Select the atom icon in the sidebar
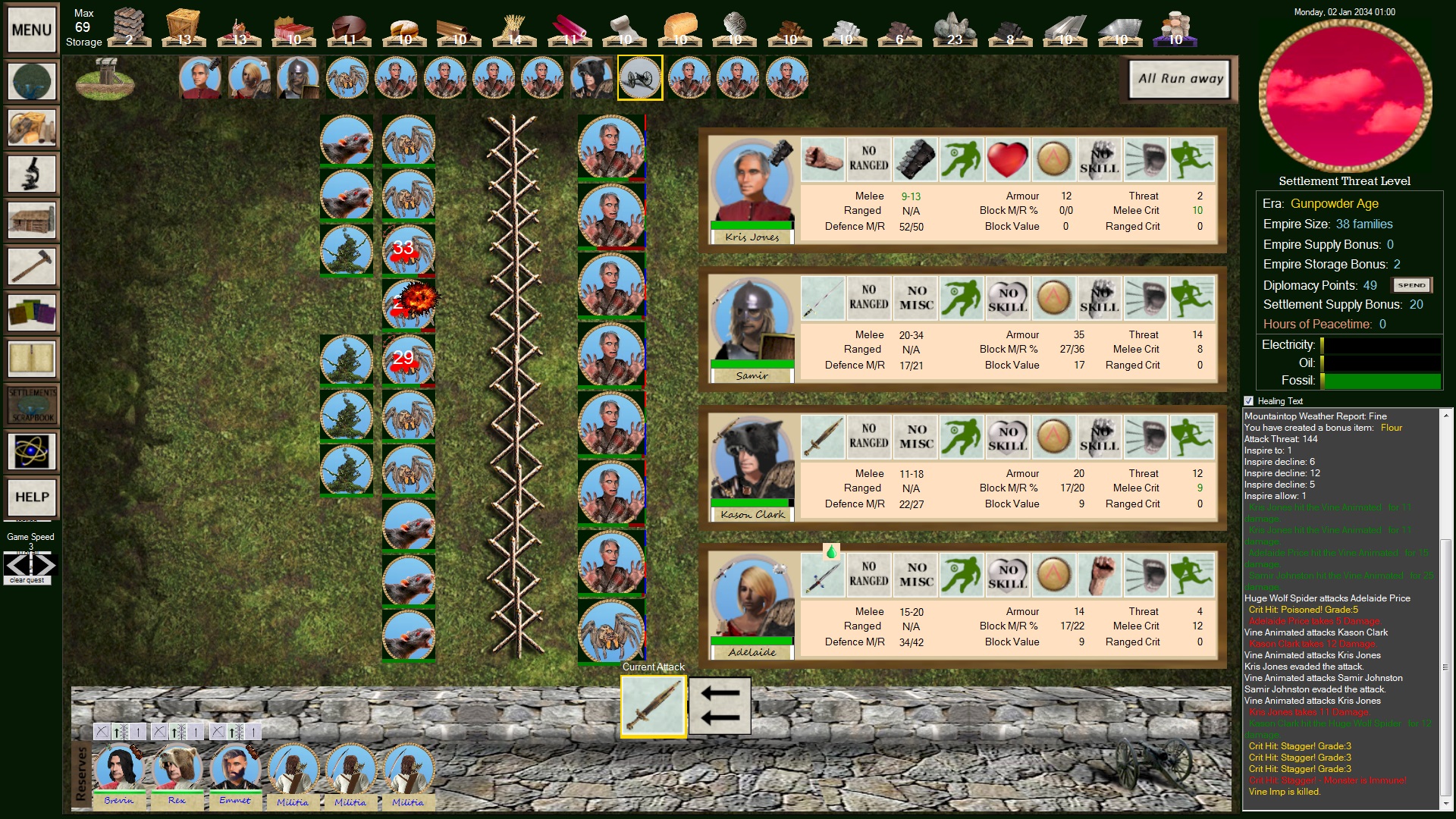Viewport: 1456px width, 819px height. pyautogui.click(x=31, y=450)
